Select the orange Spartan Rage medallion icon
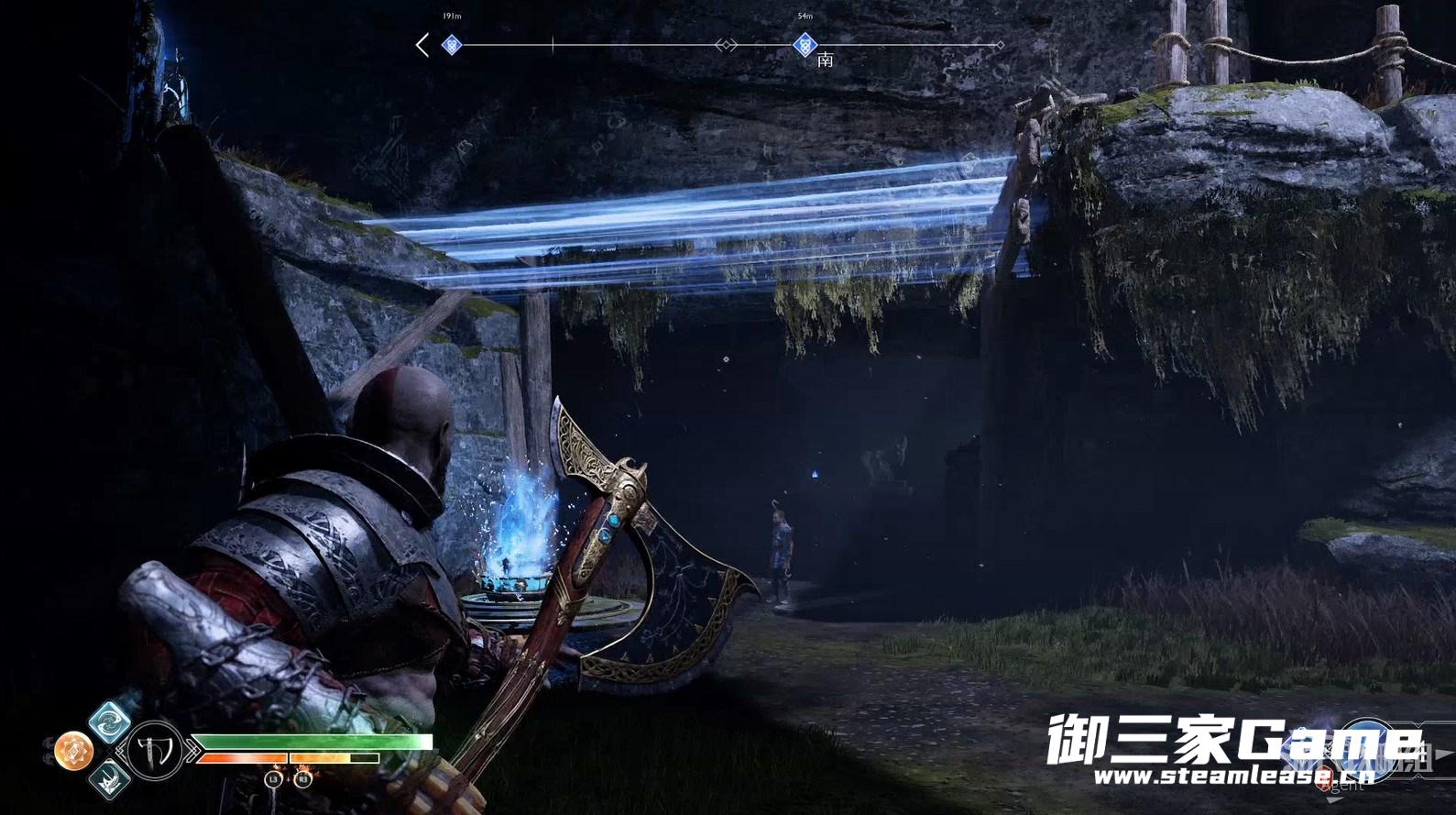1456x815 pixels. pyautogui.click(x=73, y=752)
